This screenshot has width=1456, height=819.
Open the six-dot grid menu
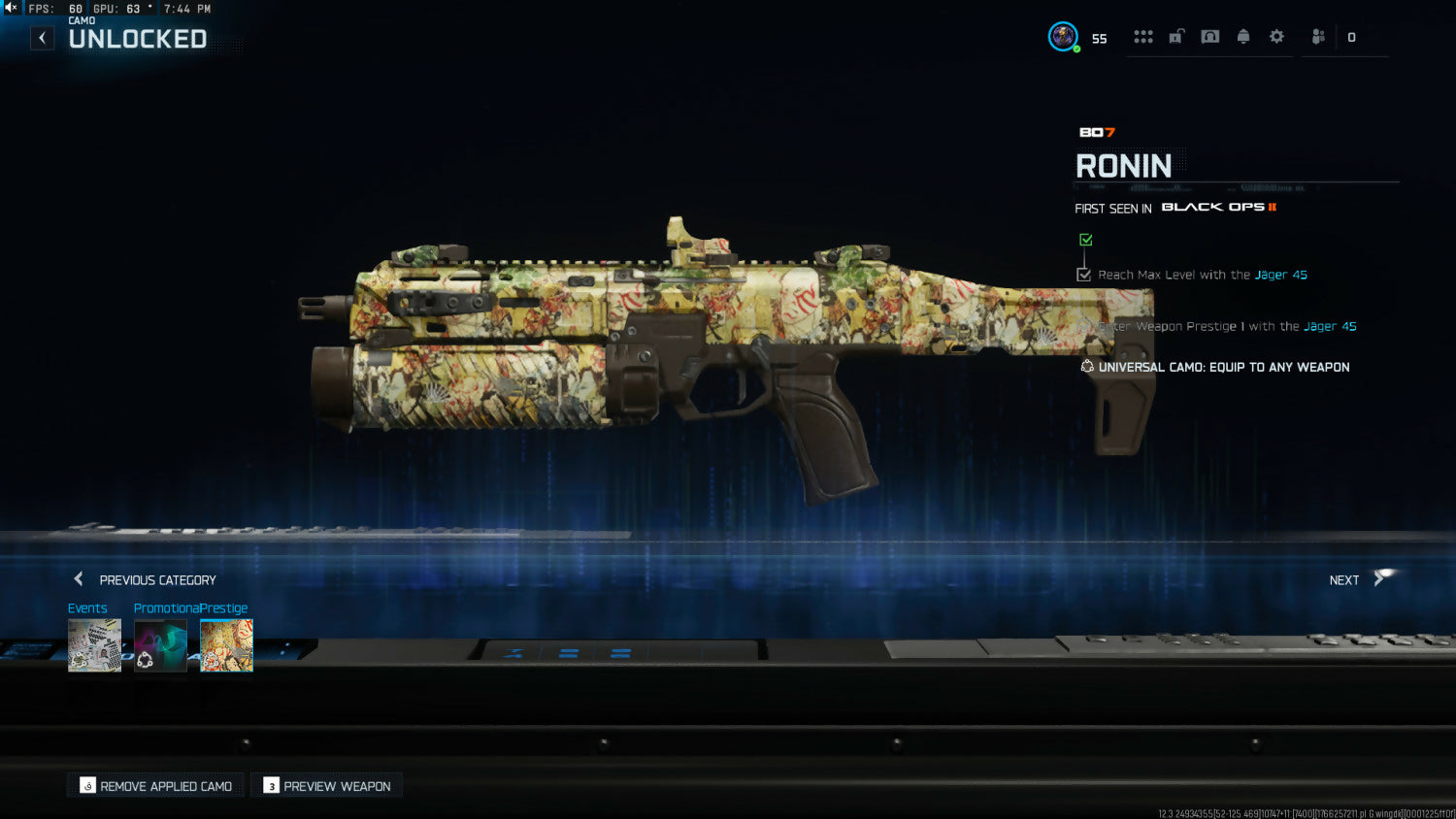(1143, 37)
